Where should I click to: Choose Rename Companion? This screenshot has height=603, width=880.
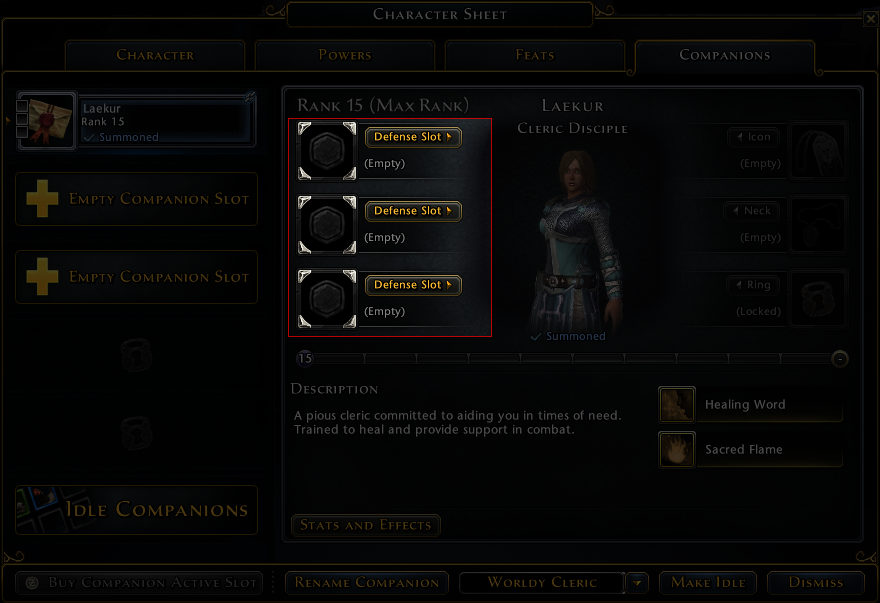coord(368,582)
